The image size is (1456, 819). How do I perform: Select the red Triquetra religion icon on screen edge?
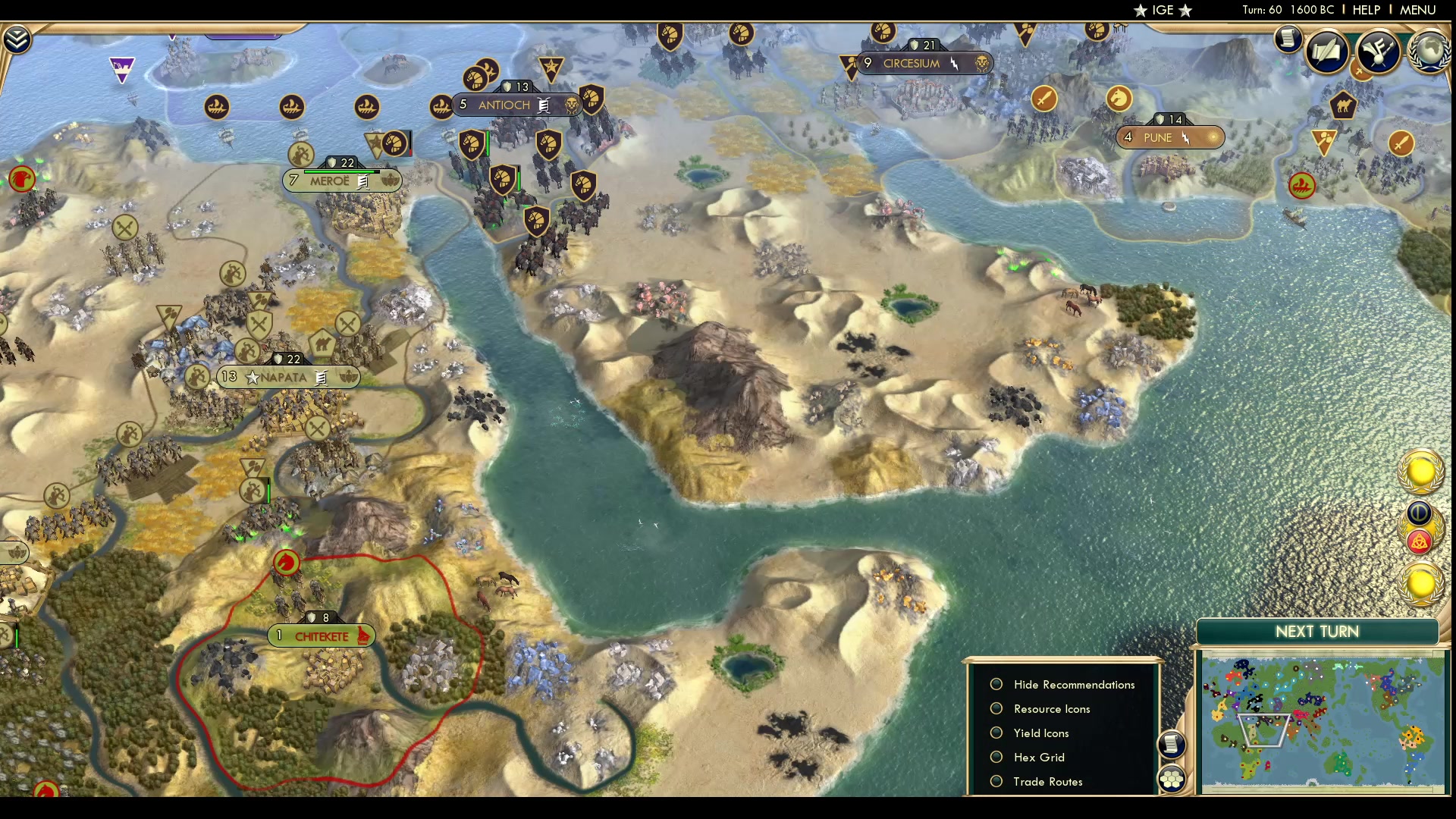1420,541
